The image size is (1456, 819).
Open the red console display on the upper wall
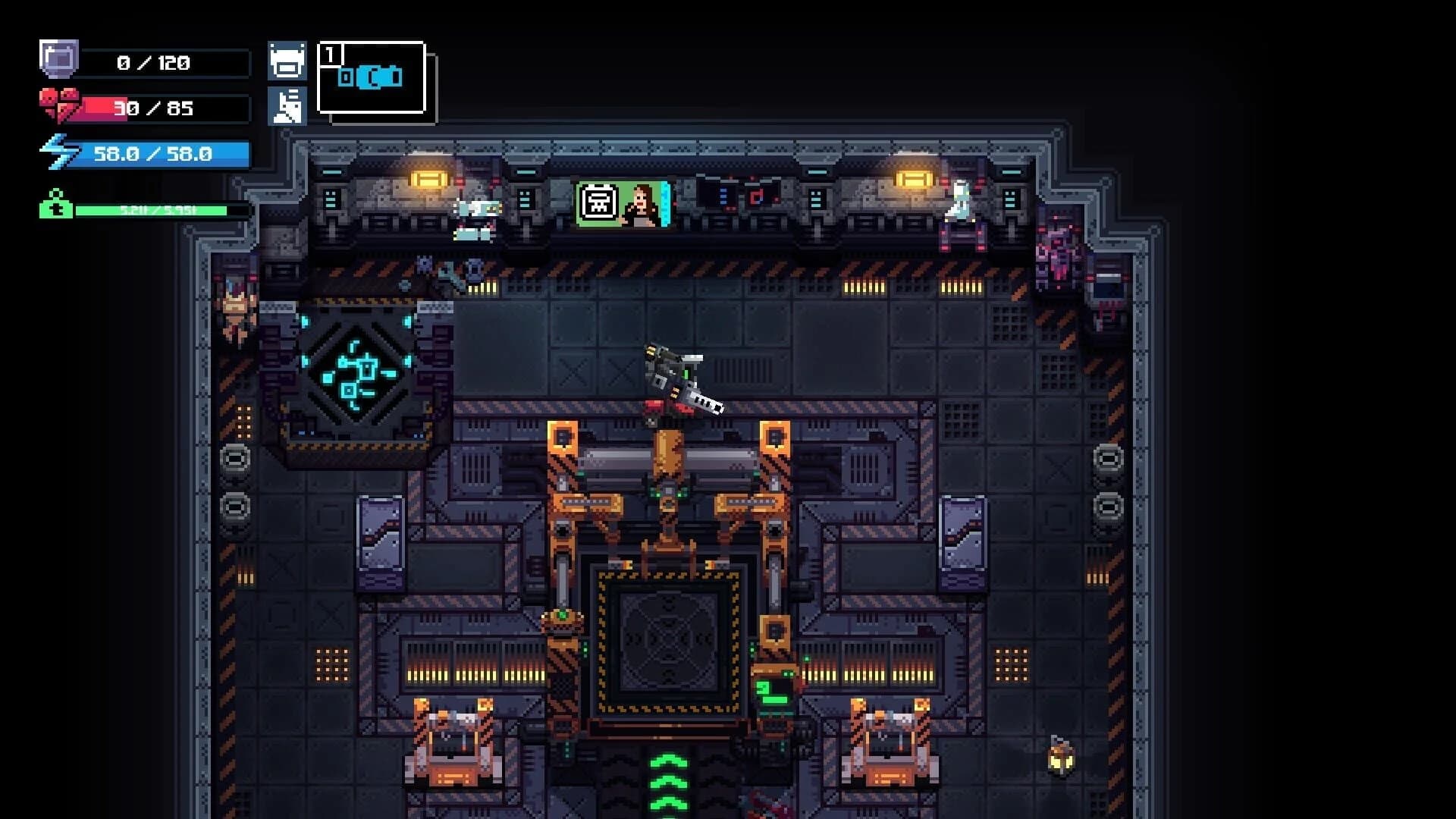point(756,196)
